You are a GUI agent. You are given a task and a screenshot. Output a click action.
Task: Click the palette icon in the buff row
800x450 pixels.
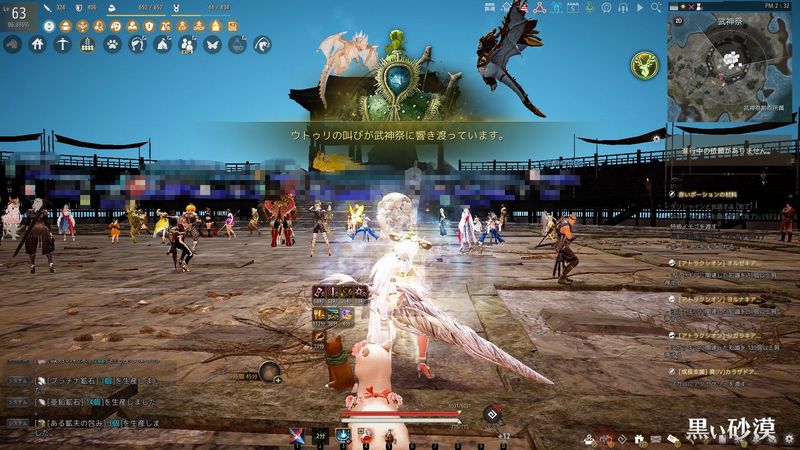[x=116, y=25]
